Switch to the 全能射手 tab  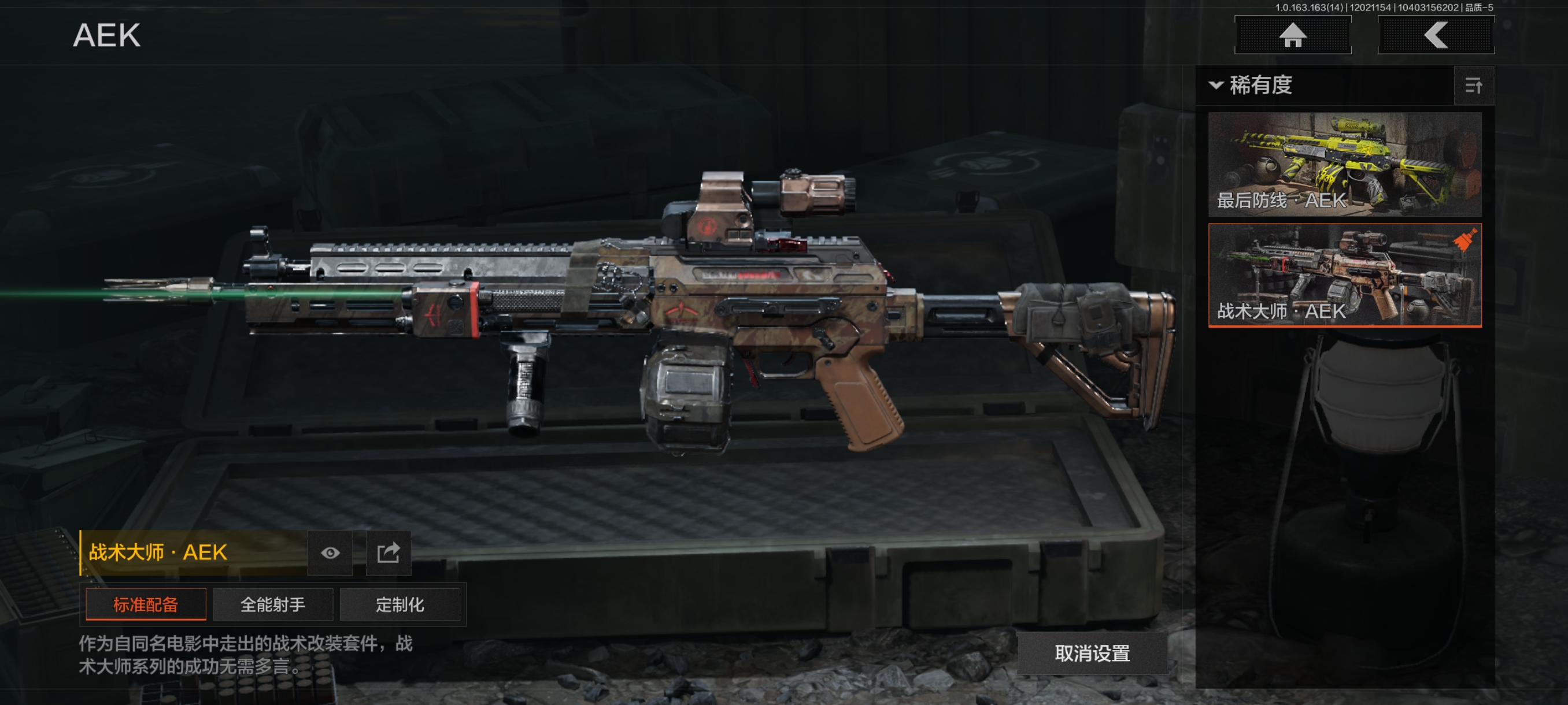point(273,604)
